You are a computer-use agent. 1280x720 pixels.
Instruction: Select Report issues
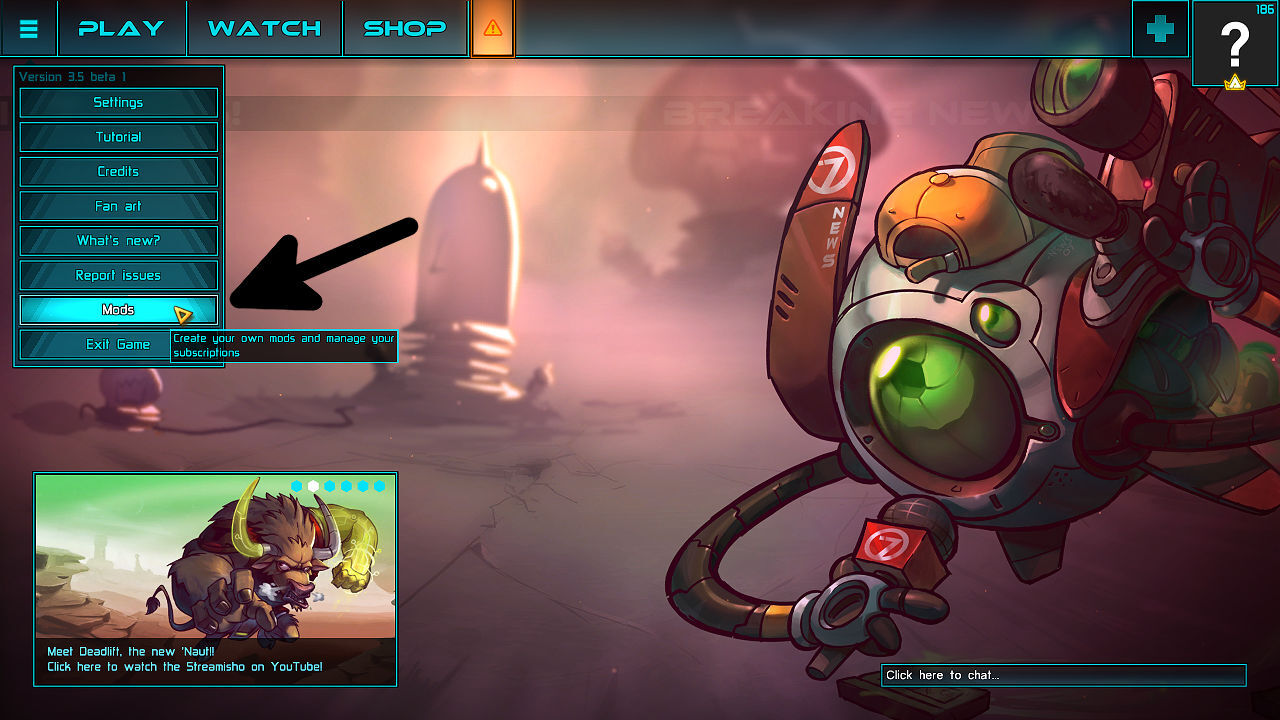pyautogui.click(x=118, y=275)
